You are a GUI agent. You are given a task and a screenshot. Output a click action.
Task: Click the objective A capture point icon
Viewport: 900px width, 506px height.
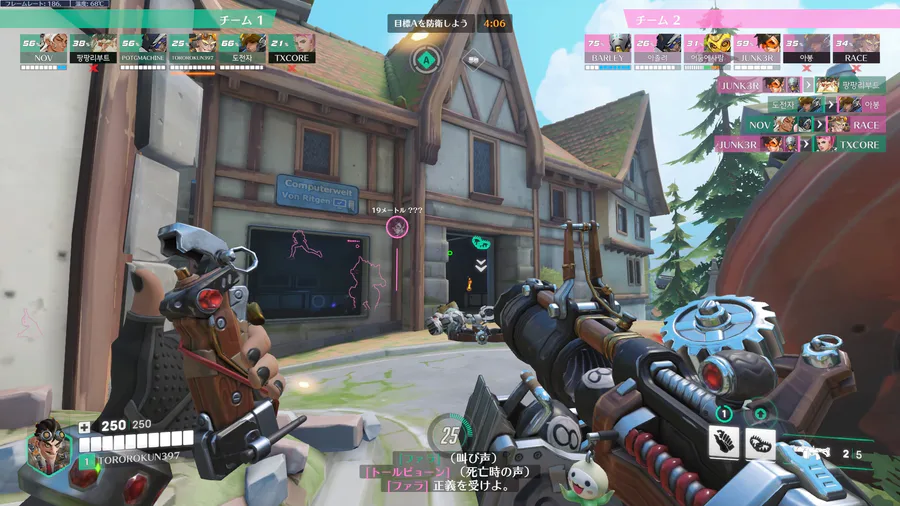[x=427, y=60]
